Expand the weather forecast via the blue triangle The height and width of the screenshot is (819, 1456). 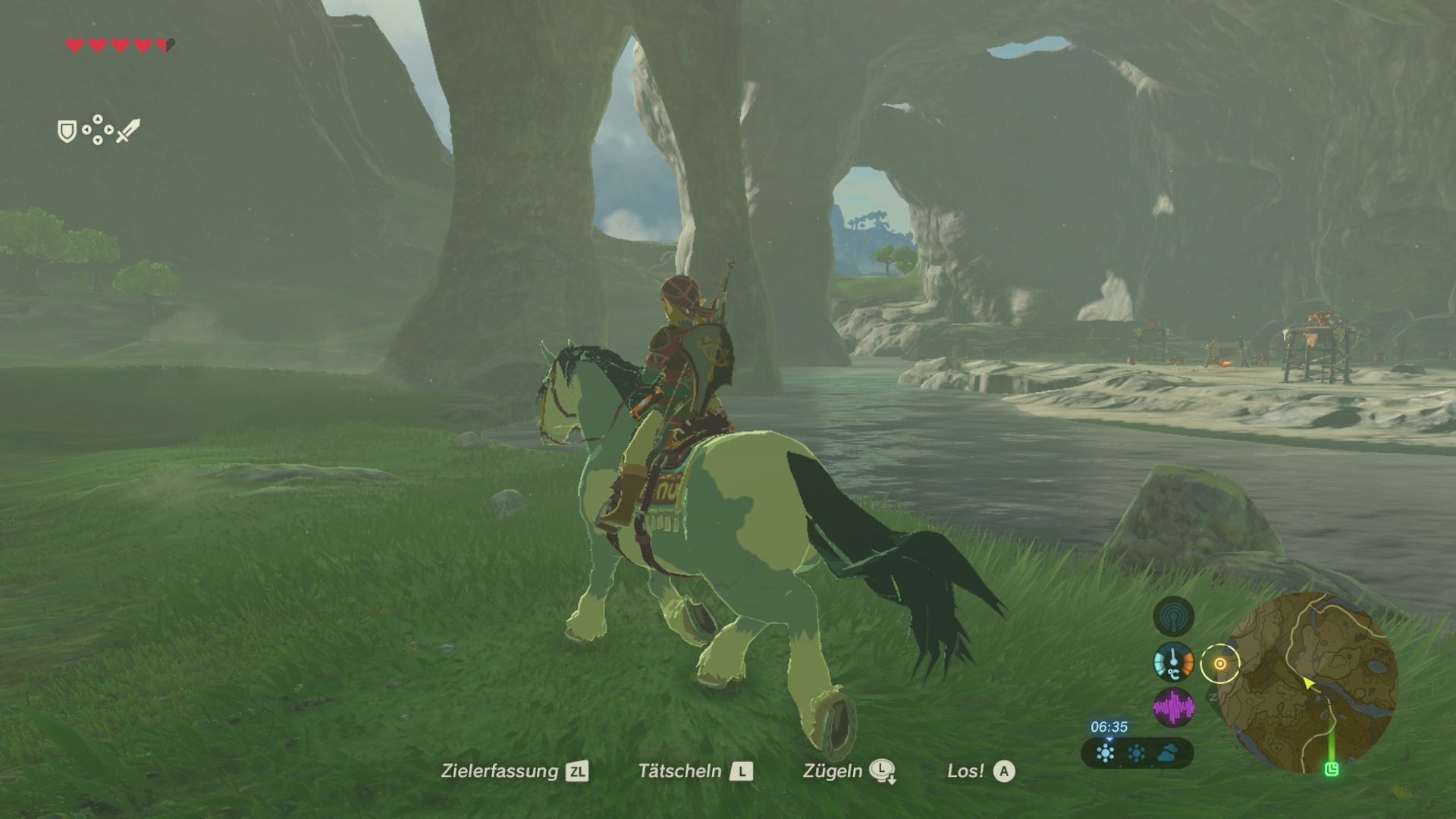[1109, 740]
